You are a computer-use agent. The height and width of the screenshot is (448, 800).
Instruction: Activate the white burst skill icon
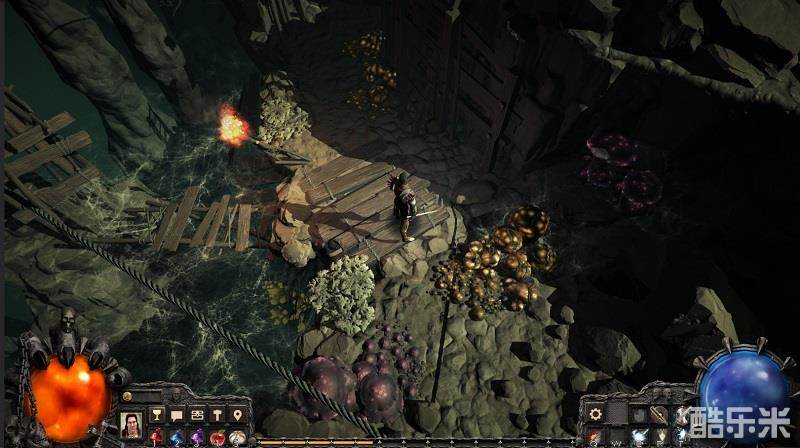click(637, 437)
